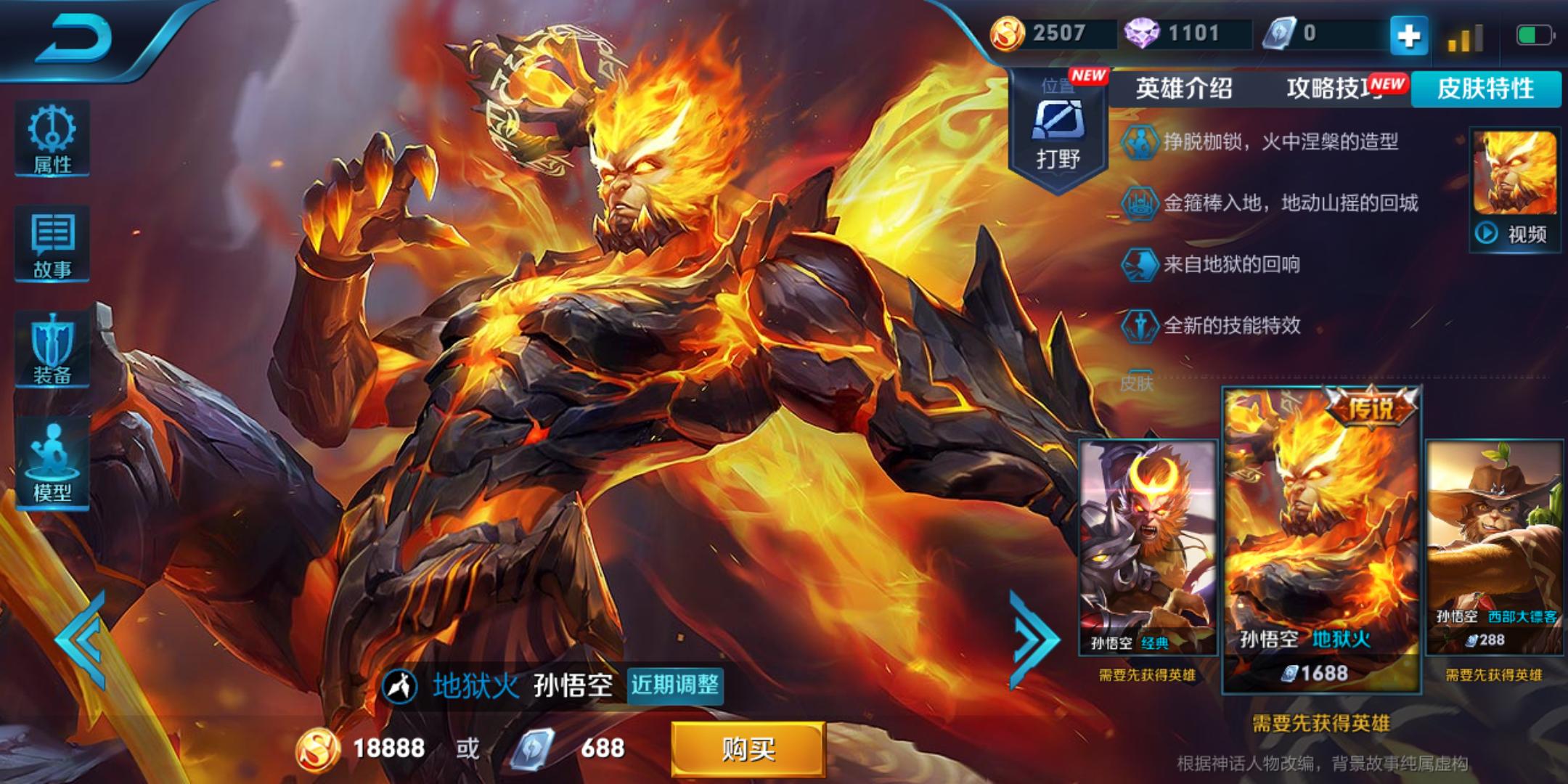Viewport: 1568px width, 784px height.
Task: Add currency with the plus button
Action: (1408, 35)
